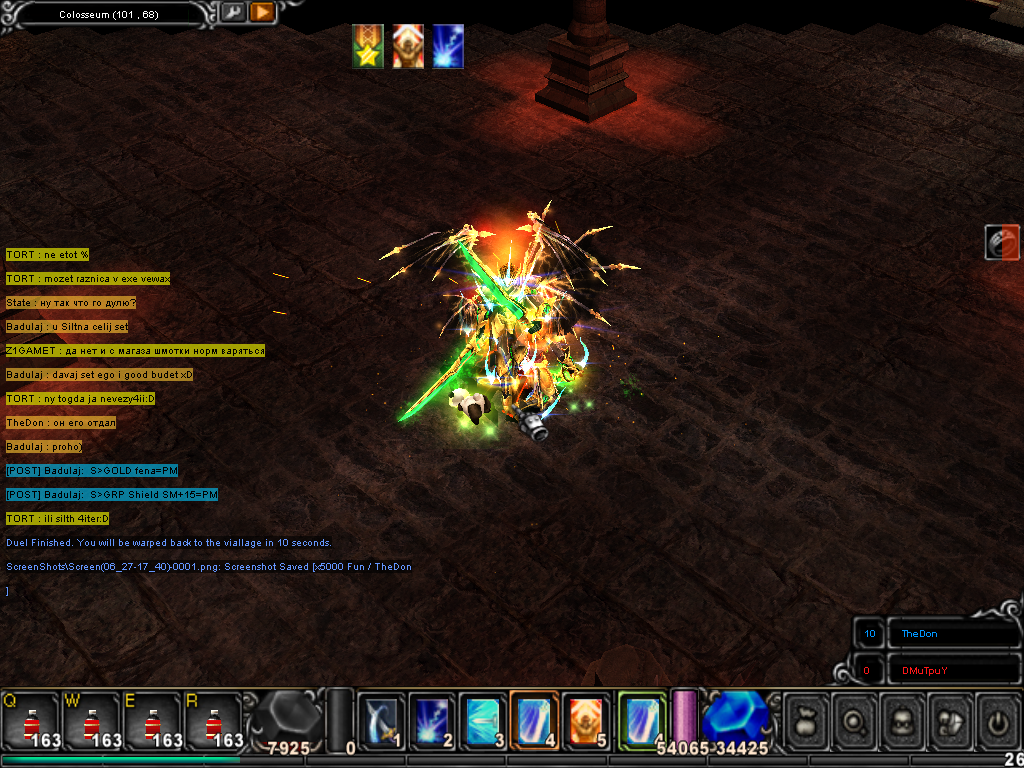The width and height of the screenshot is (1024, 768).
Task: Use the potion in the R slot
Action: pos(212,720)
